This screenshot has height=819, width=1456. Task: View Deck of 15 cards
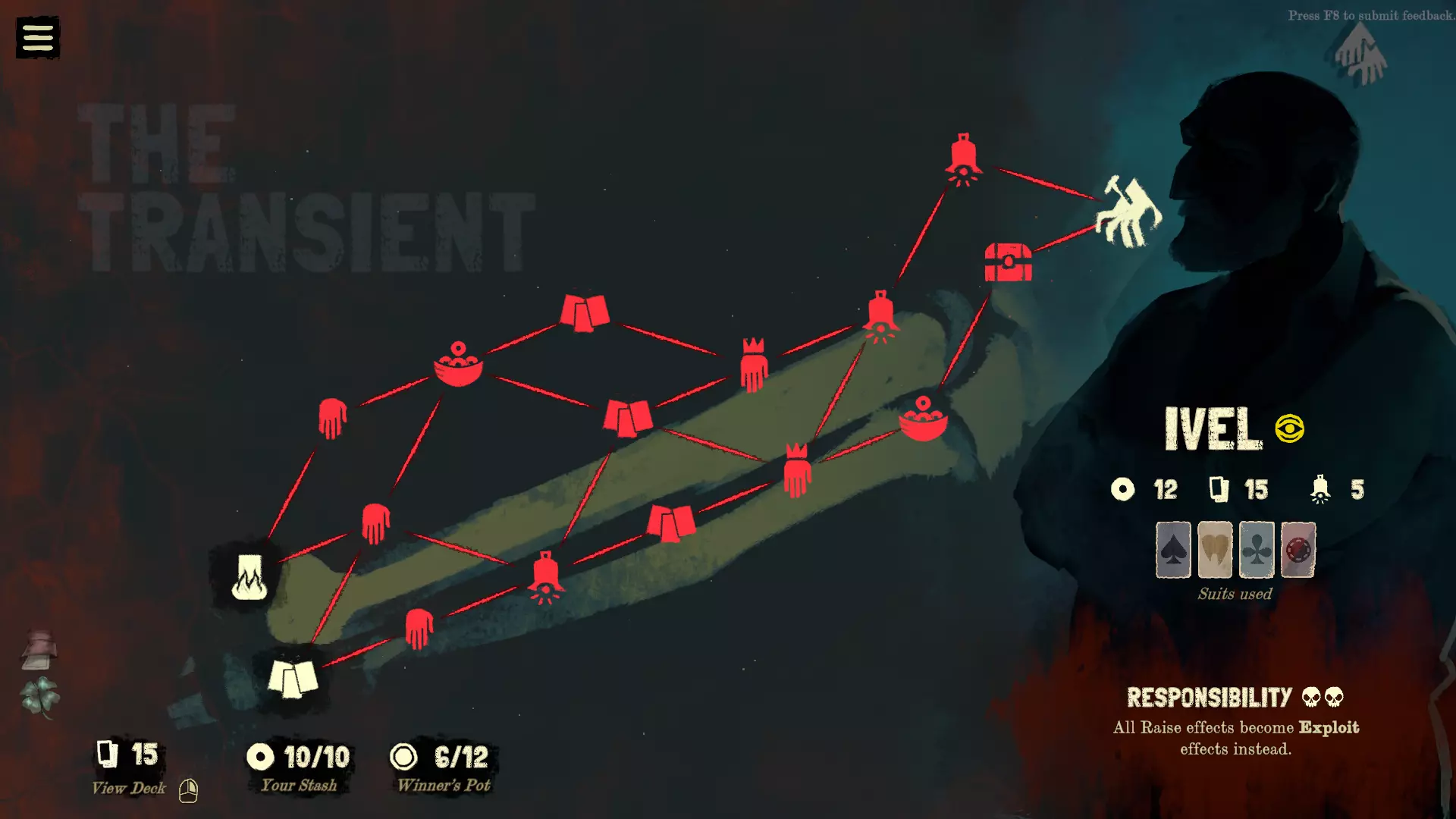[x=127, y=767]
